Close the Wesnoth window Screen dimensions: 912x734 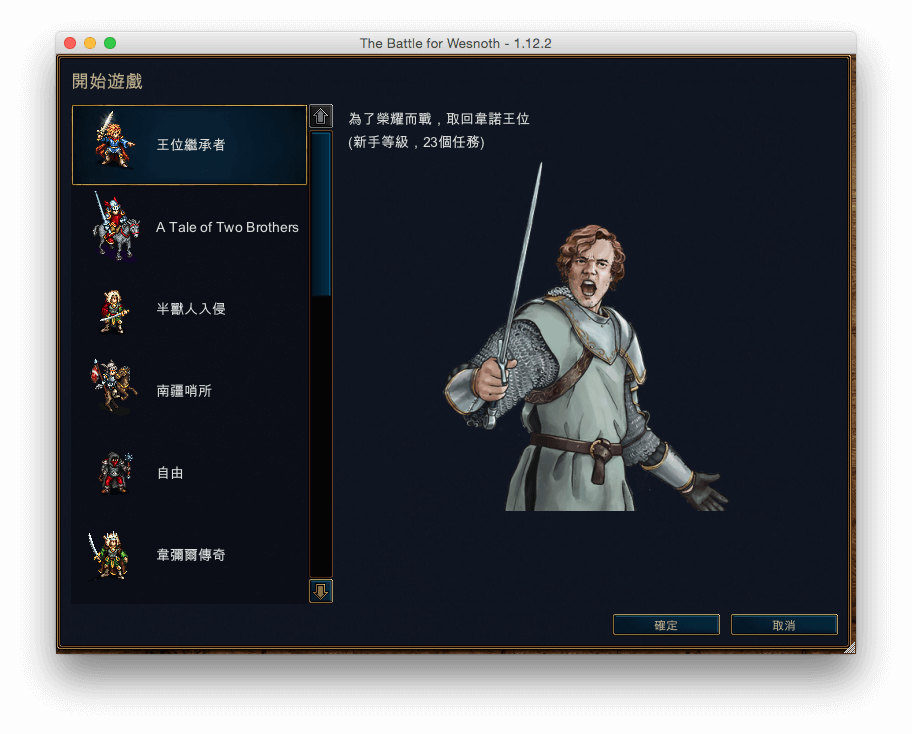[70, 43]
